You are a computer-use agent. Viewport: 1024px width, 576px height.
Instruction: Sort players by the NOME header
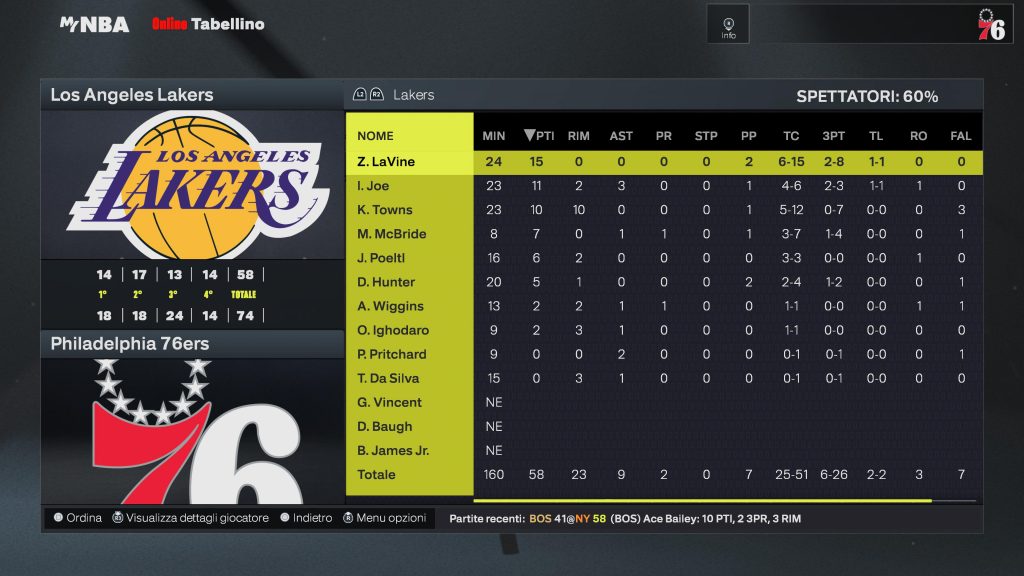376,136
